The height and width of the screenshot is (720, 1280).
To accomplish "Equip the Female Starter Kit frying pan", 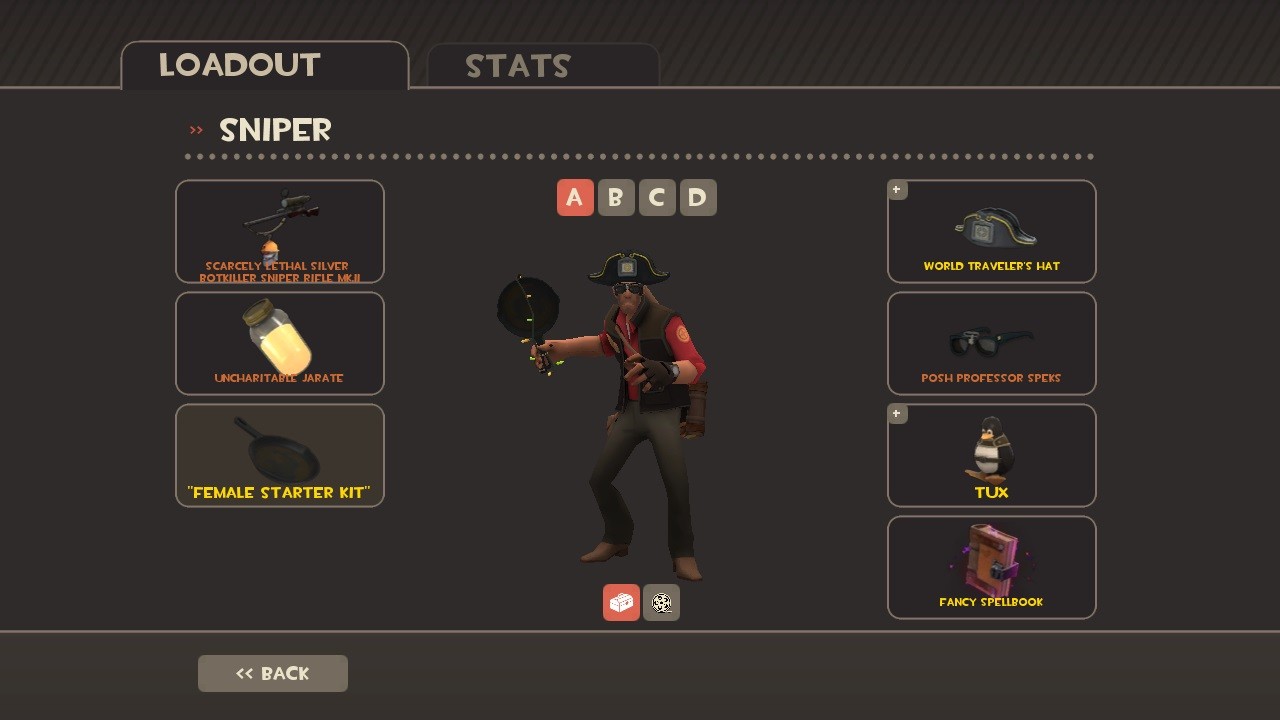I will tap(279, 455).
